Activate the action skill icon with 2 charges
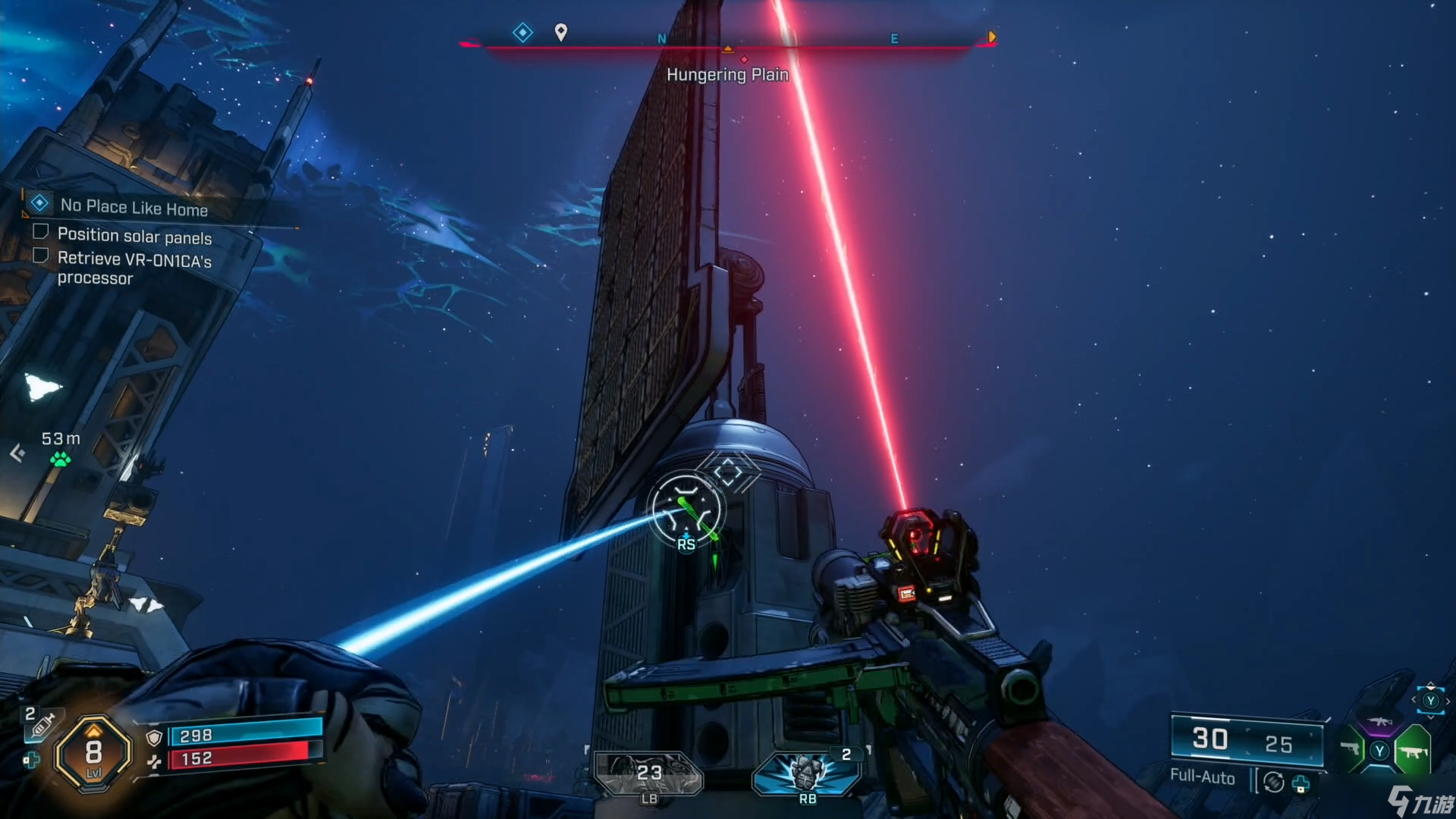The height and width of the screenshot is (819, 1456). coord(807,773)
